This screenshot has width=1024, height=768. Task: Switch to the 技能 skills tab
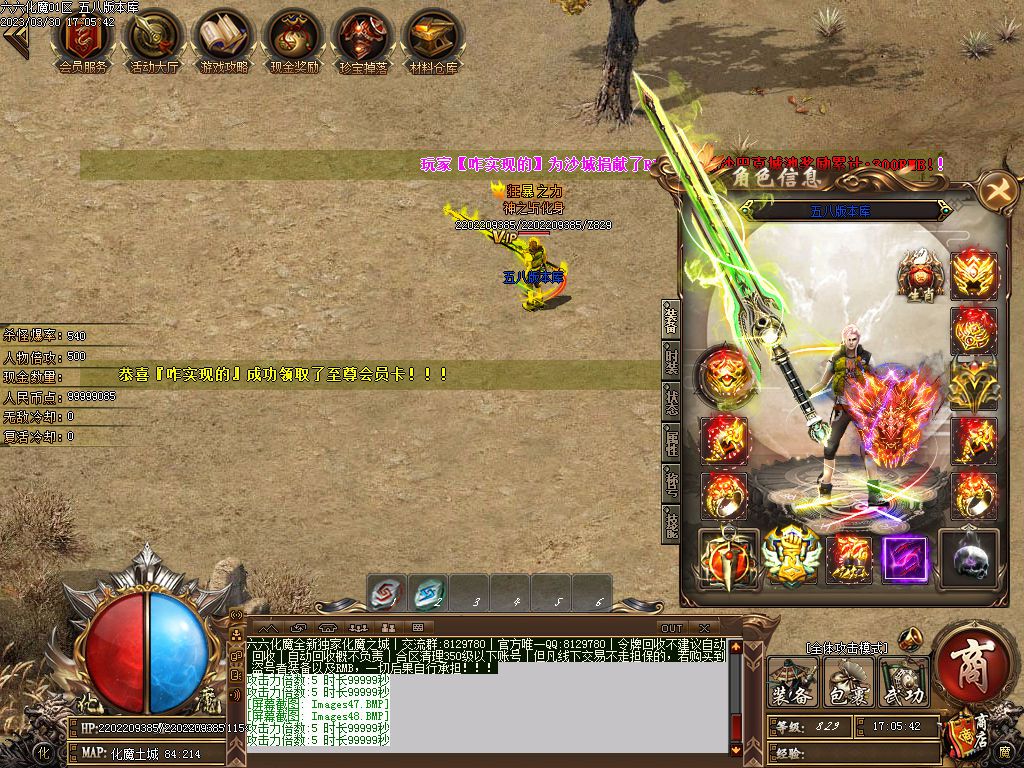671,522
